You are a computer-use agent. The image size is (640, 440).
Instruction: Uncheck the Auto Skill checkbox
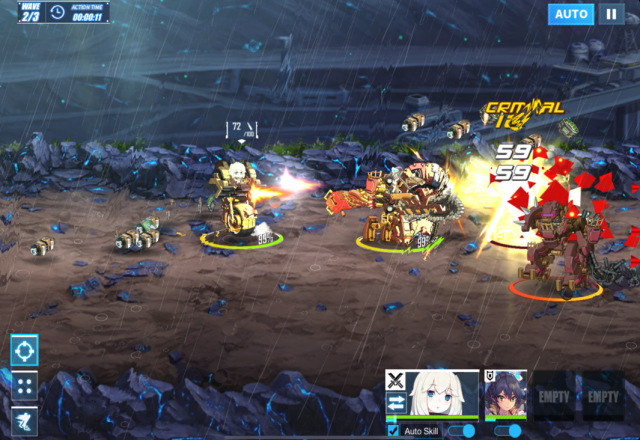[393, 431]
